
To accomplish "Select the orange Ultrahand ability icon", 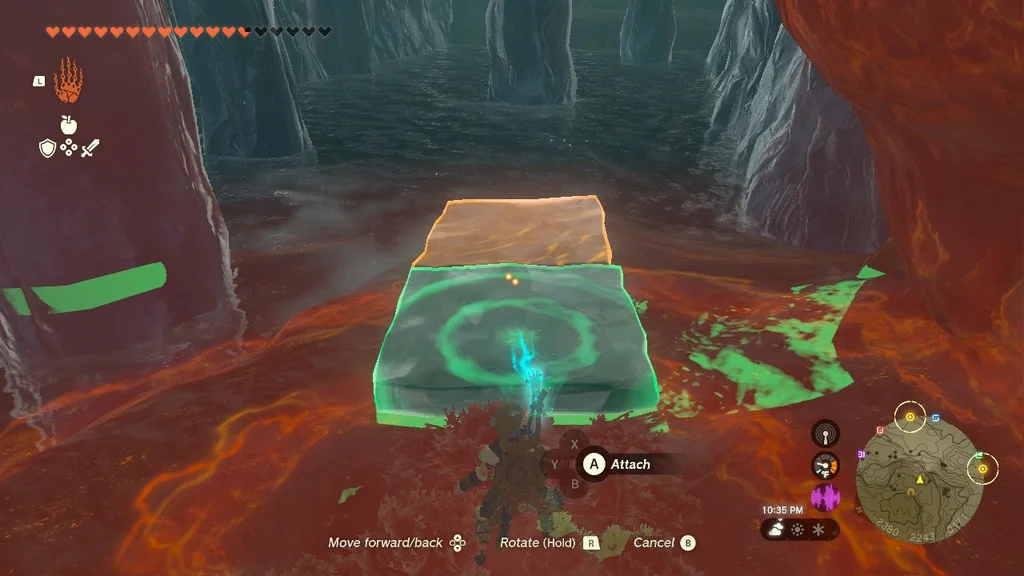I will [68, 80].
